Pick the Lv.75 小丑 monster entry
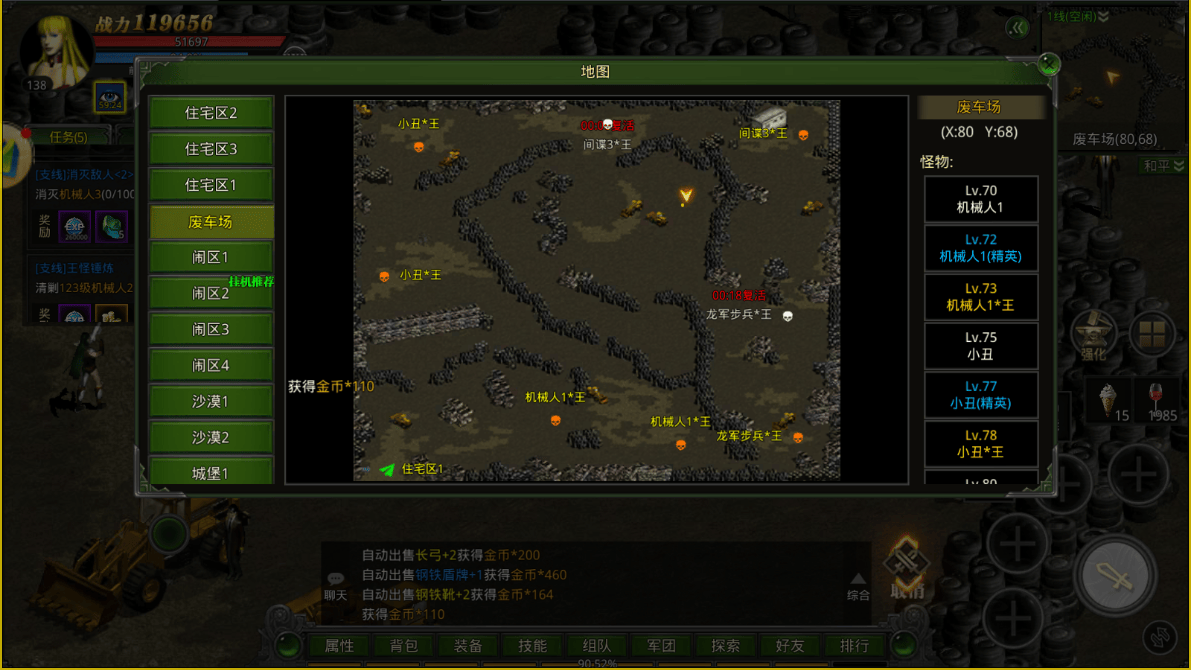 (980, 346)
